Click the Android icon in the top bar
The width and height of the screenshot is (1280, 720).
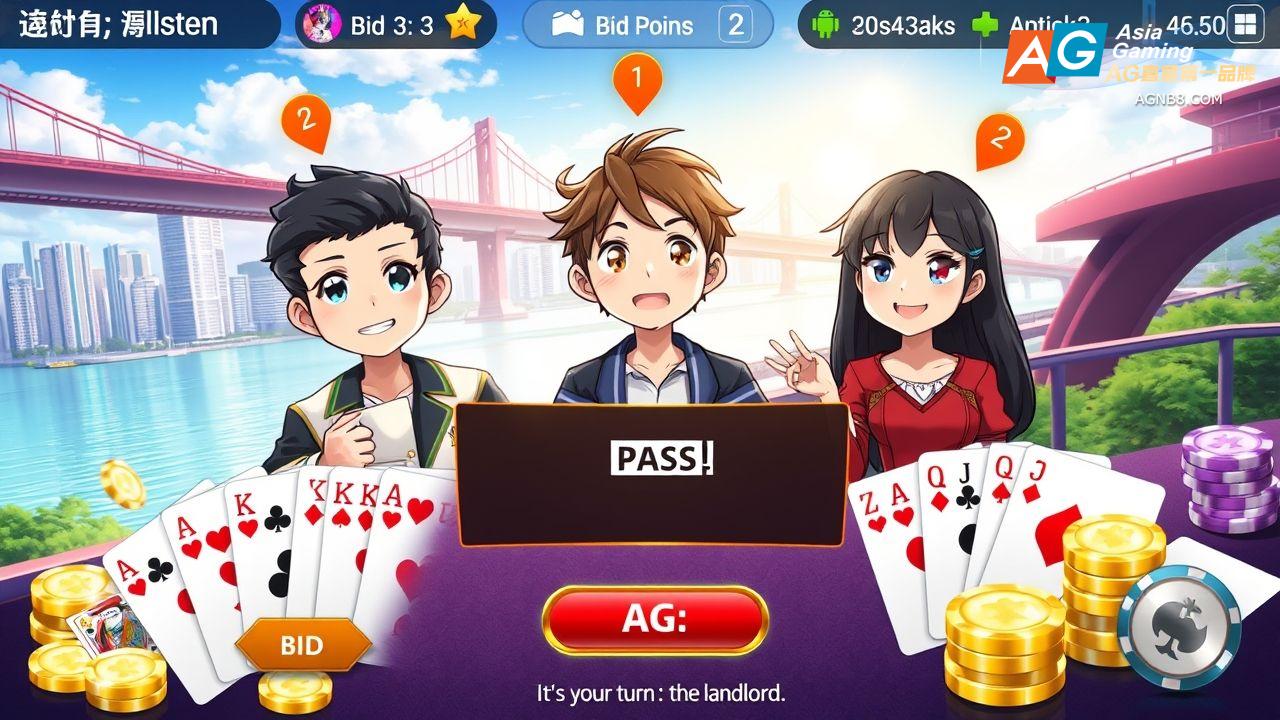pos(826,24)
